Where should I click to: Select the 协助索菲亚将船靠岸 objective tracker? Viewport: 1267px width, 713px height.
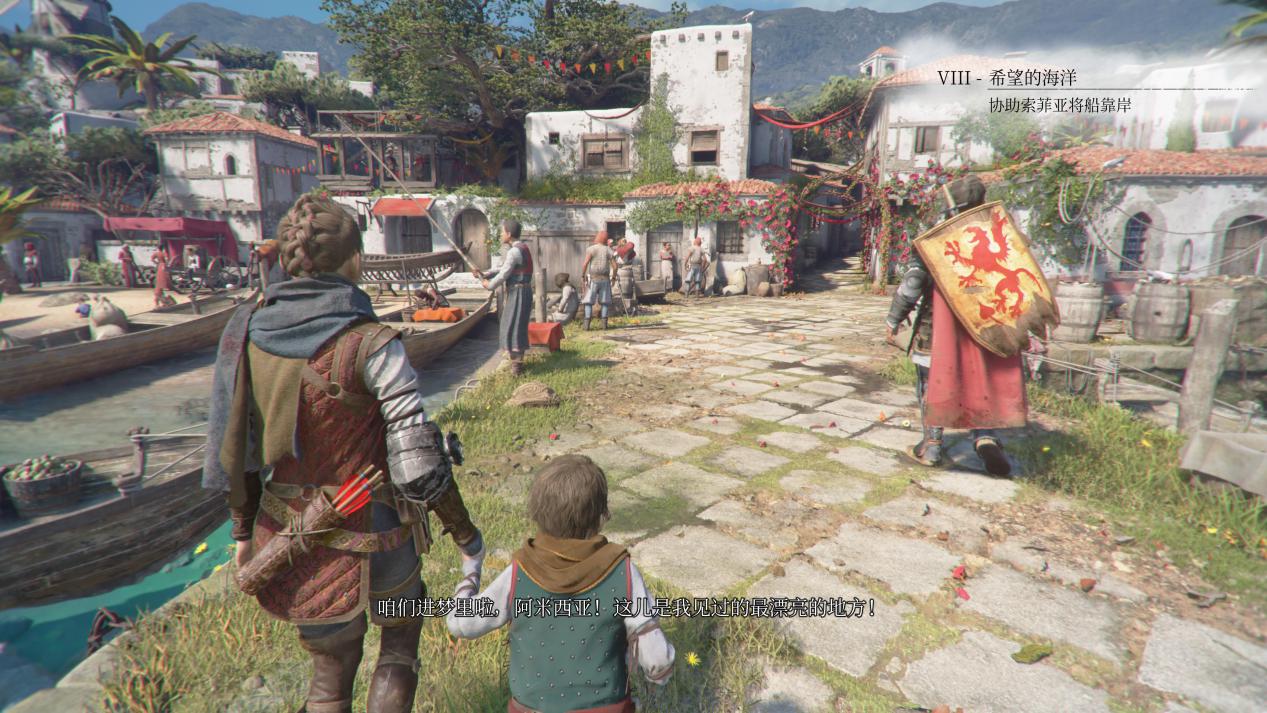click(1060, 105)
